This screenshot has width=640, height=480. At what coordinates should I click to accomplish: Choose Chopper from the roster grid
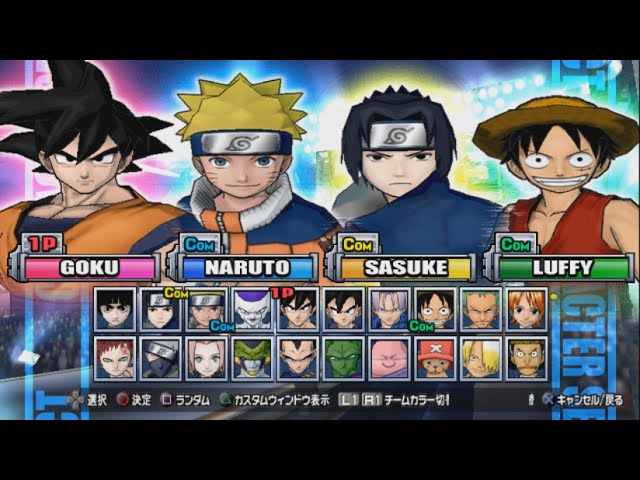pos(435,357)
